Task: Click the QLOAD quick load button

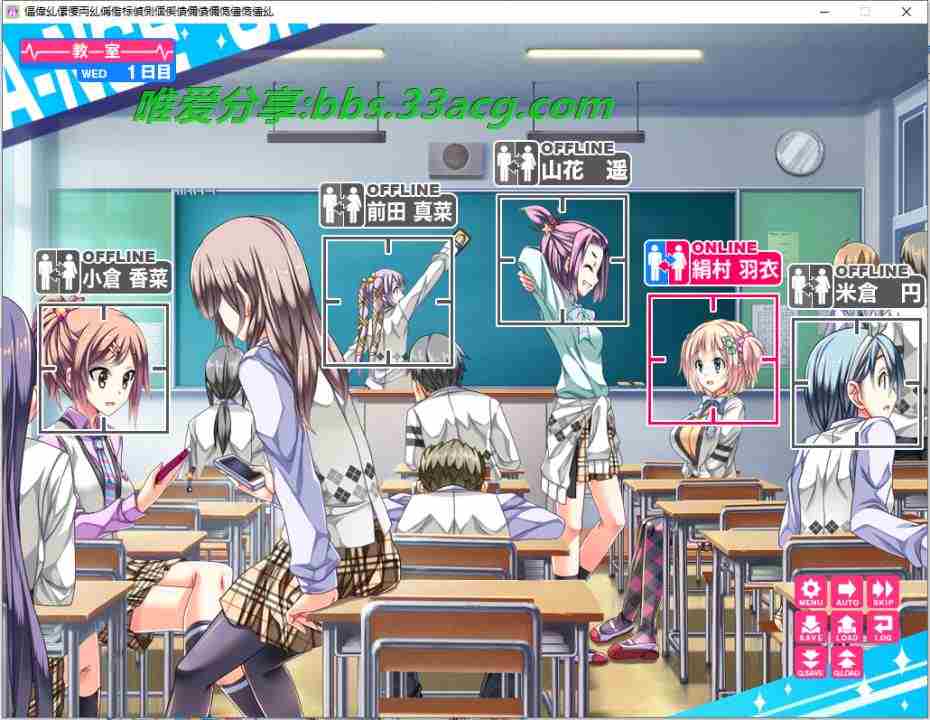Action: (847, 660)
